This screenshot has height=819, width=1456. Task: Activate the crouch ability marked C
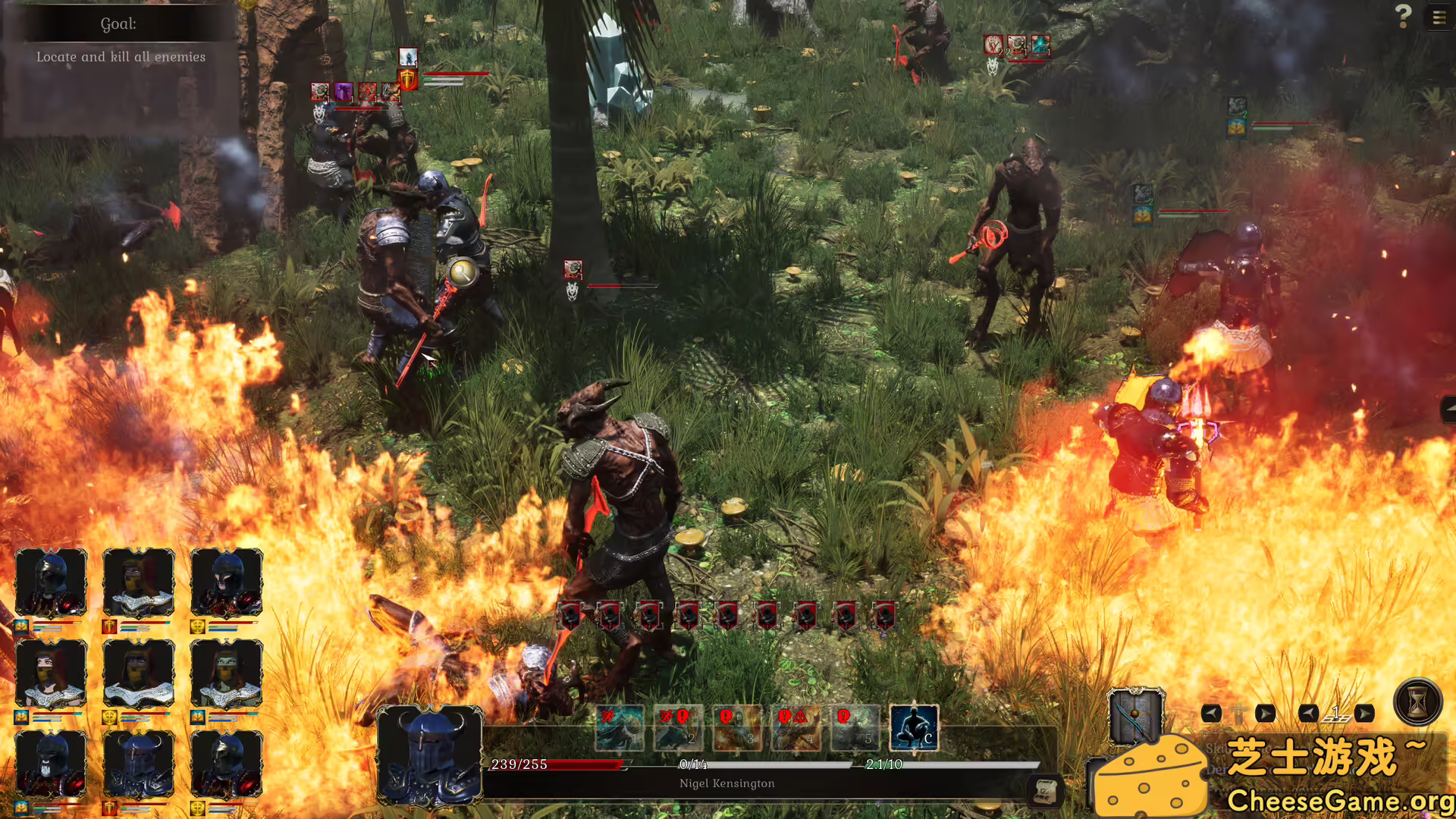click(914, 728)
